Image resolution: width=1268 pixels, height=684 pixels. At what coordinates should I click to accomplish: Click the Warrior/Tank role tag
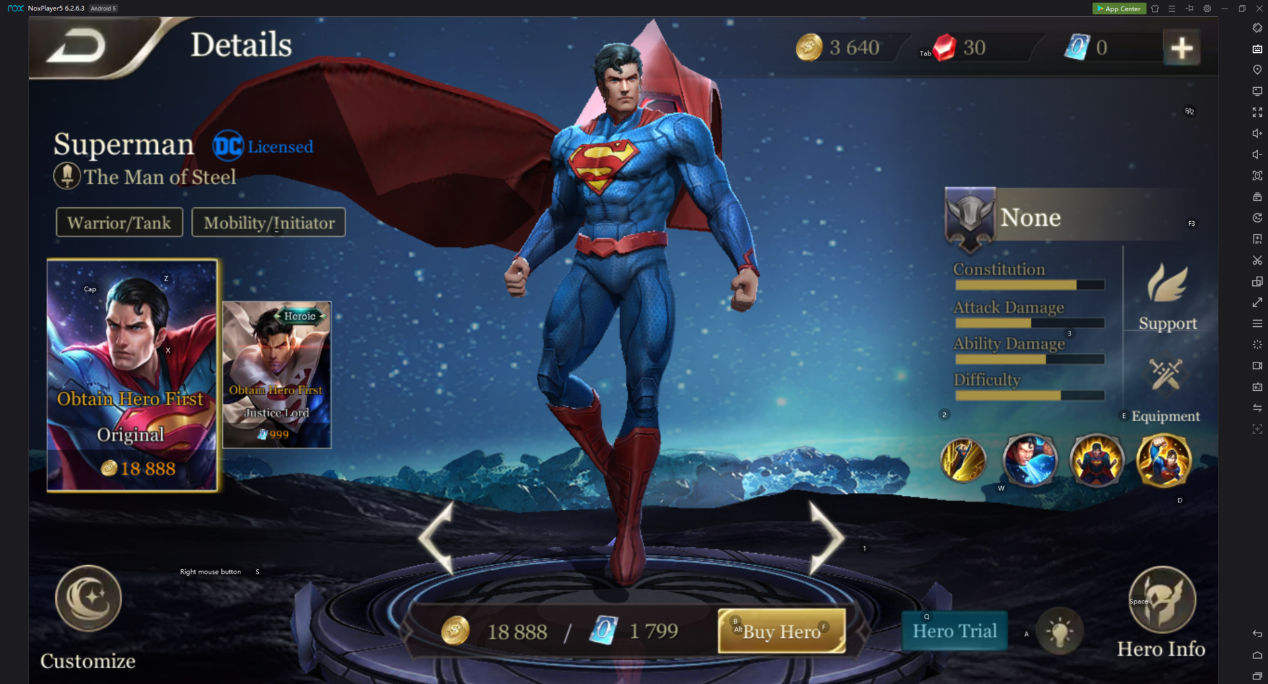click(x=119, y=222)
